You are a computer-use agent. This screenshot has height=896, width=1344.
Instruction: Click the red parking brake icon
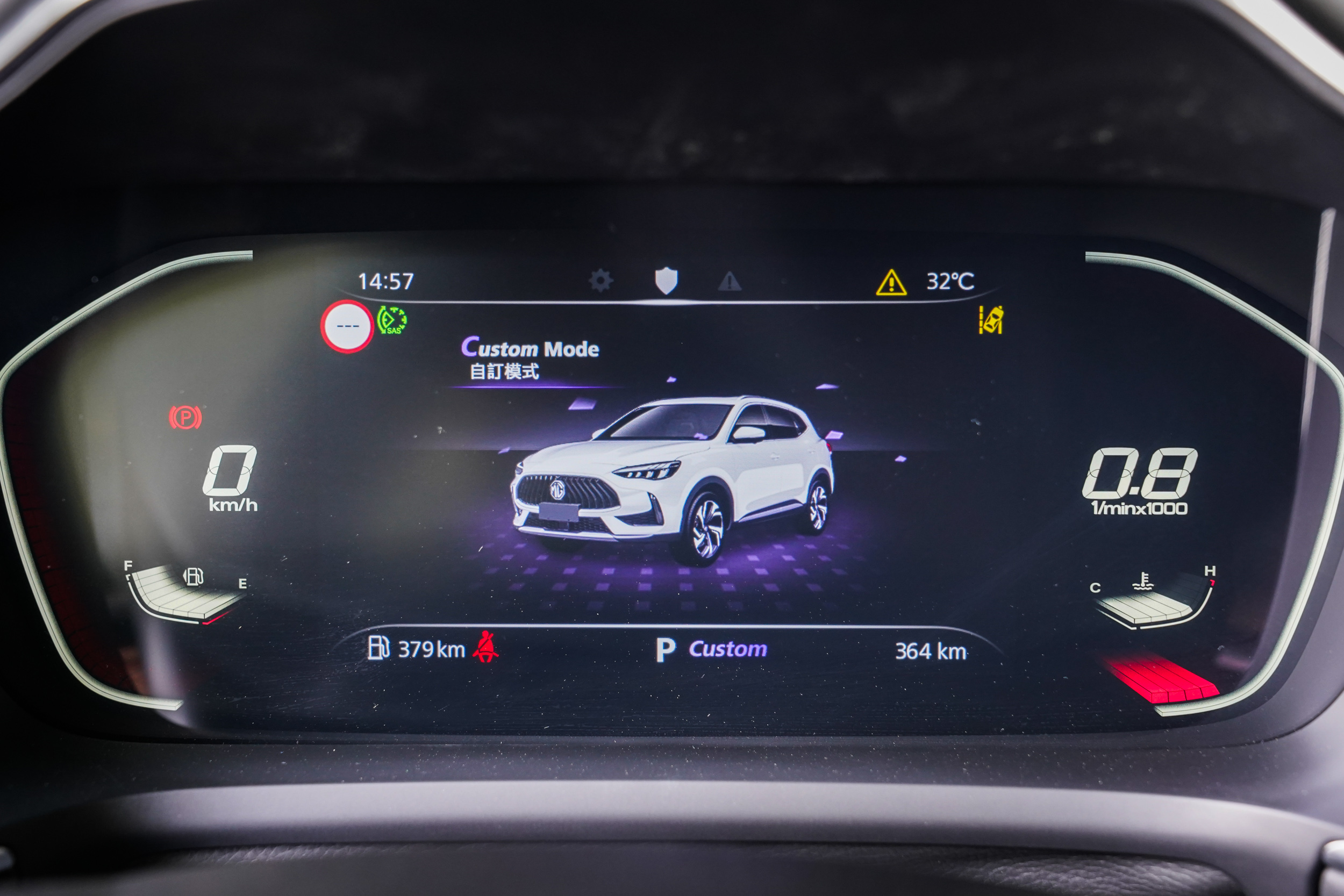point(185,418)
